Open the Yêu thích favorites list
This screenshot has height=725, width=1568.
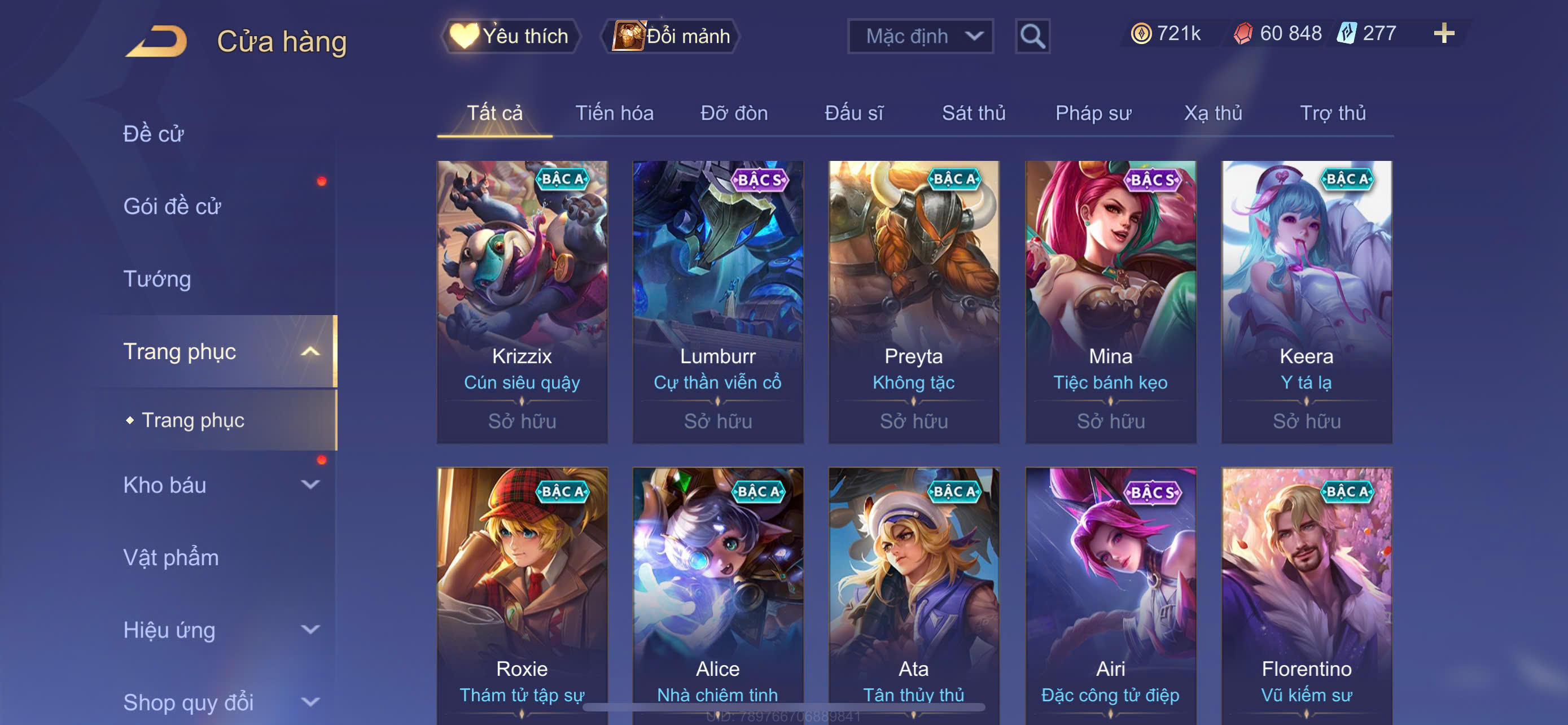[x=510, y=36]
